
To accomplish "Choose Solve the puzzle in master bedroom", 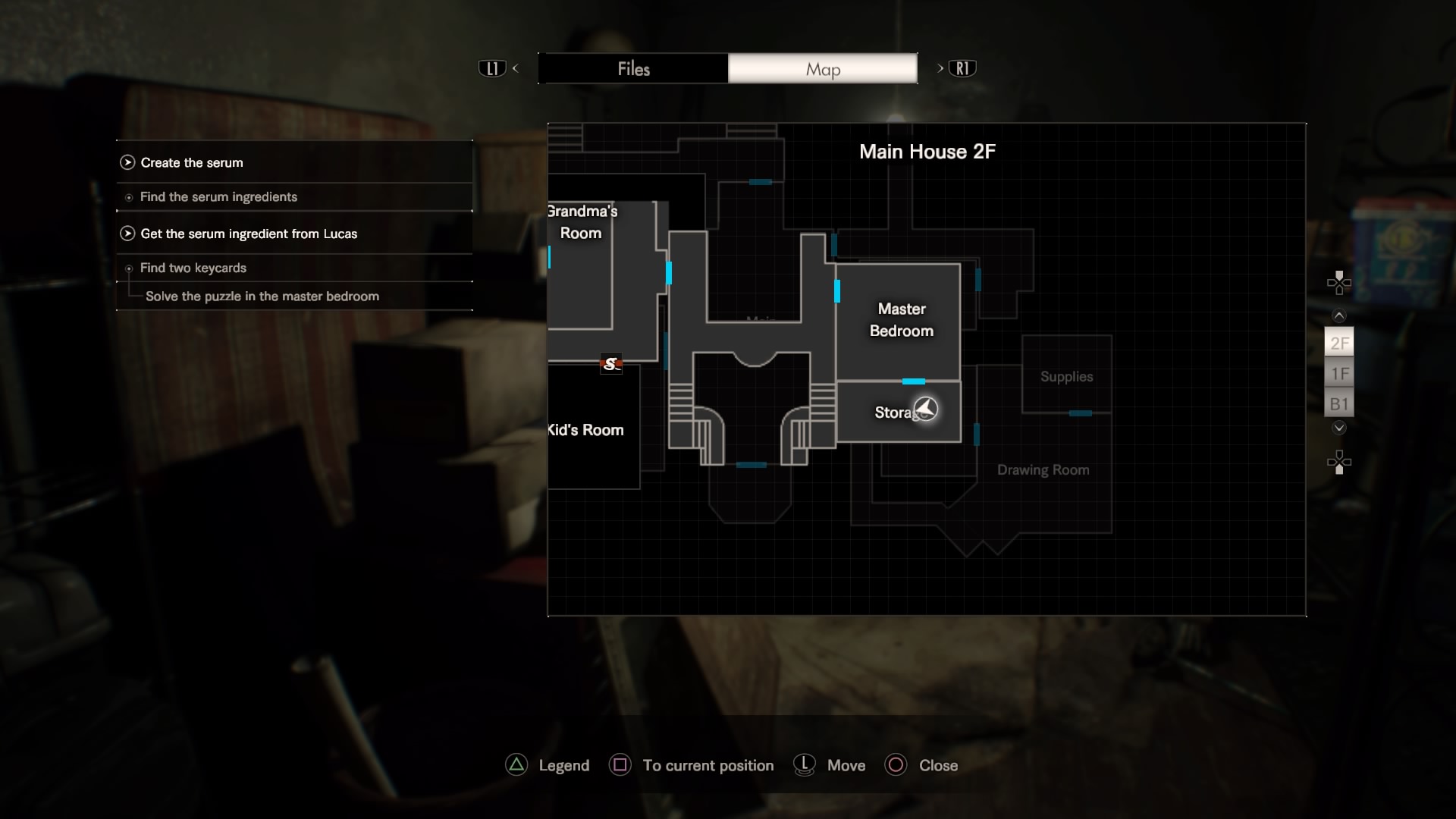I will [x=262, y=297].
